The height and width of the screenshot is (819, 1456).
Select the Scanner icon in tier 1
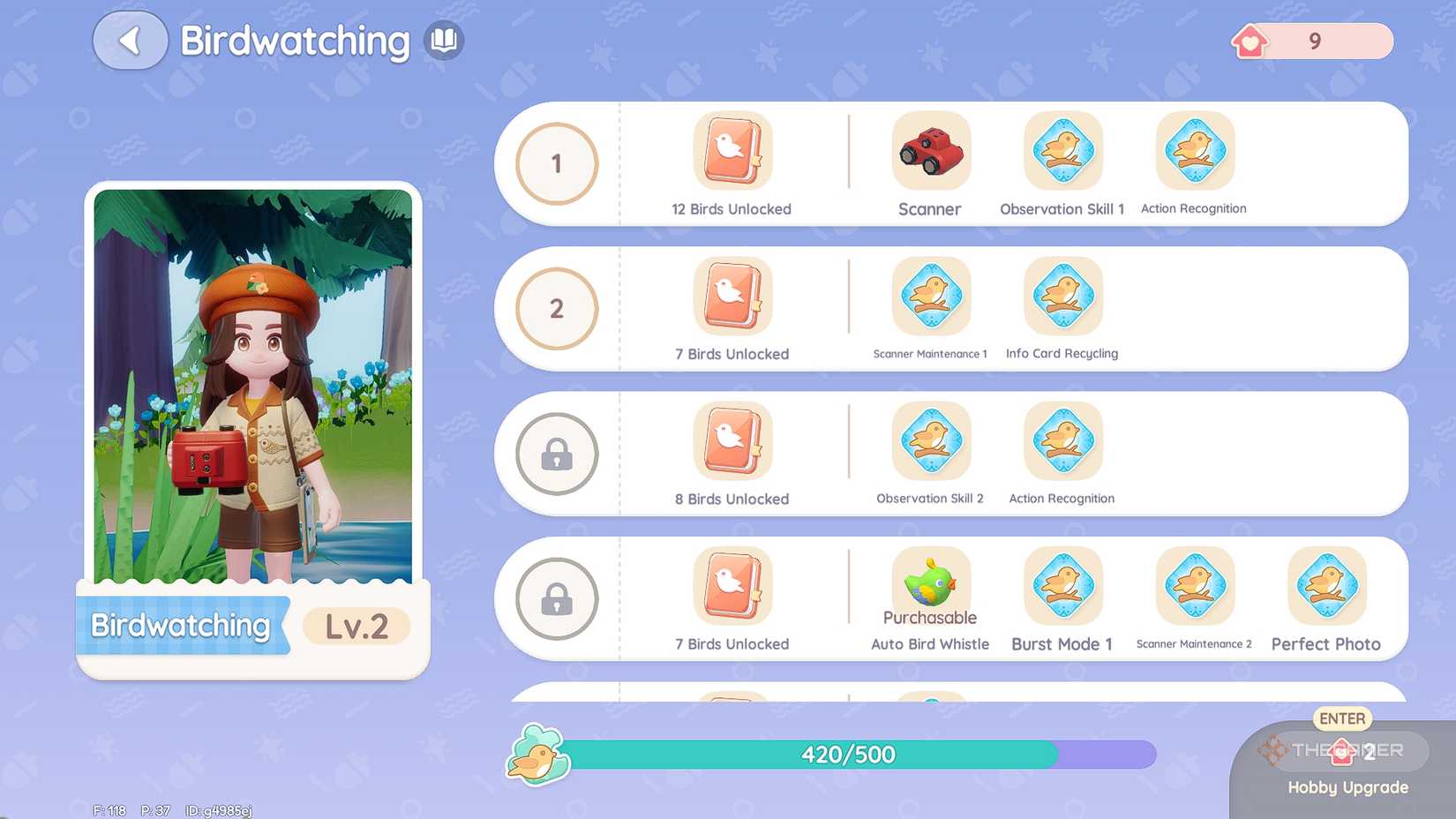click(930, 152)
